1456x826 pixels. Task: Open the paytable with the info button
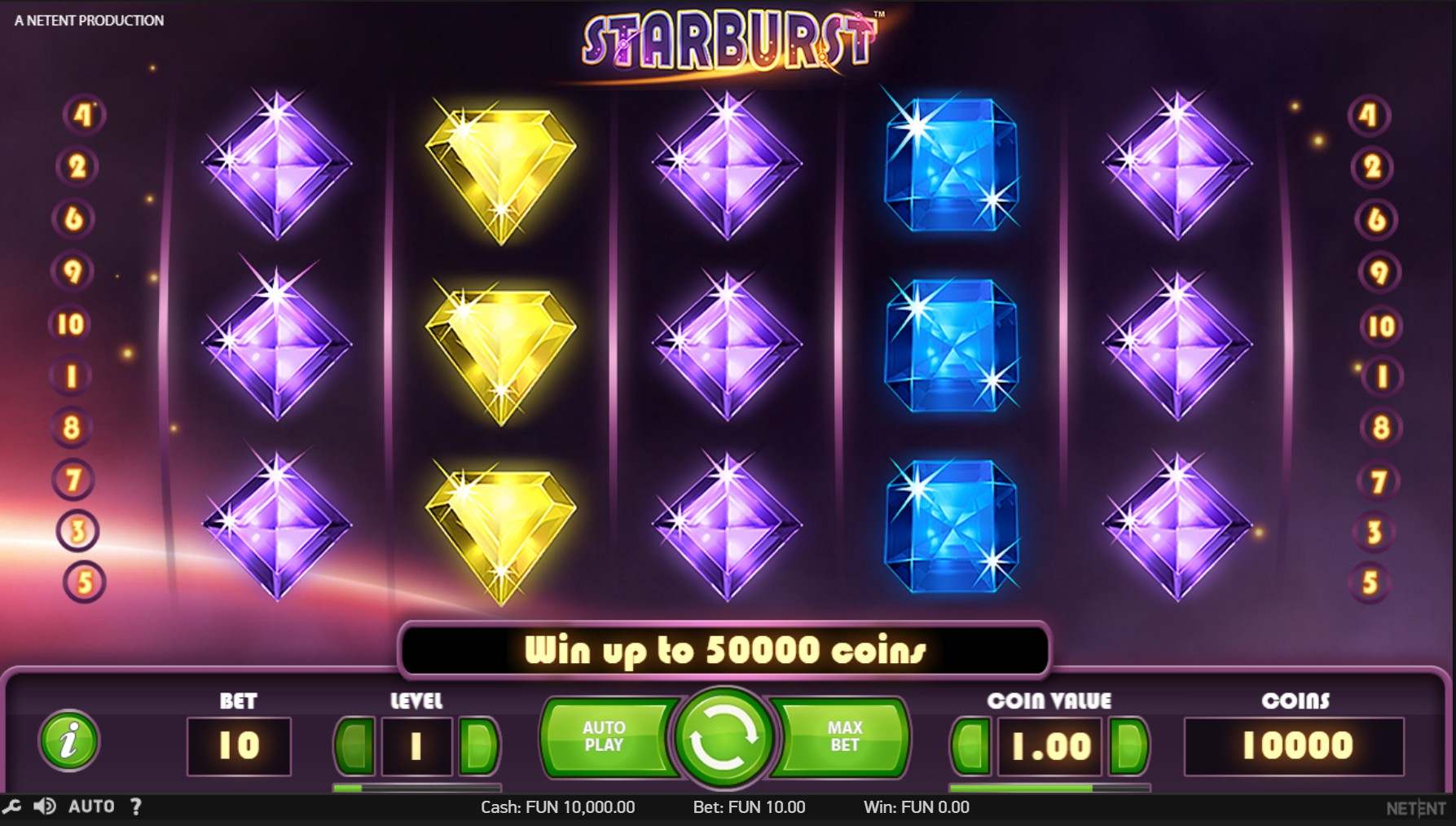click(x=68, y=744)
